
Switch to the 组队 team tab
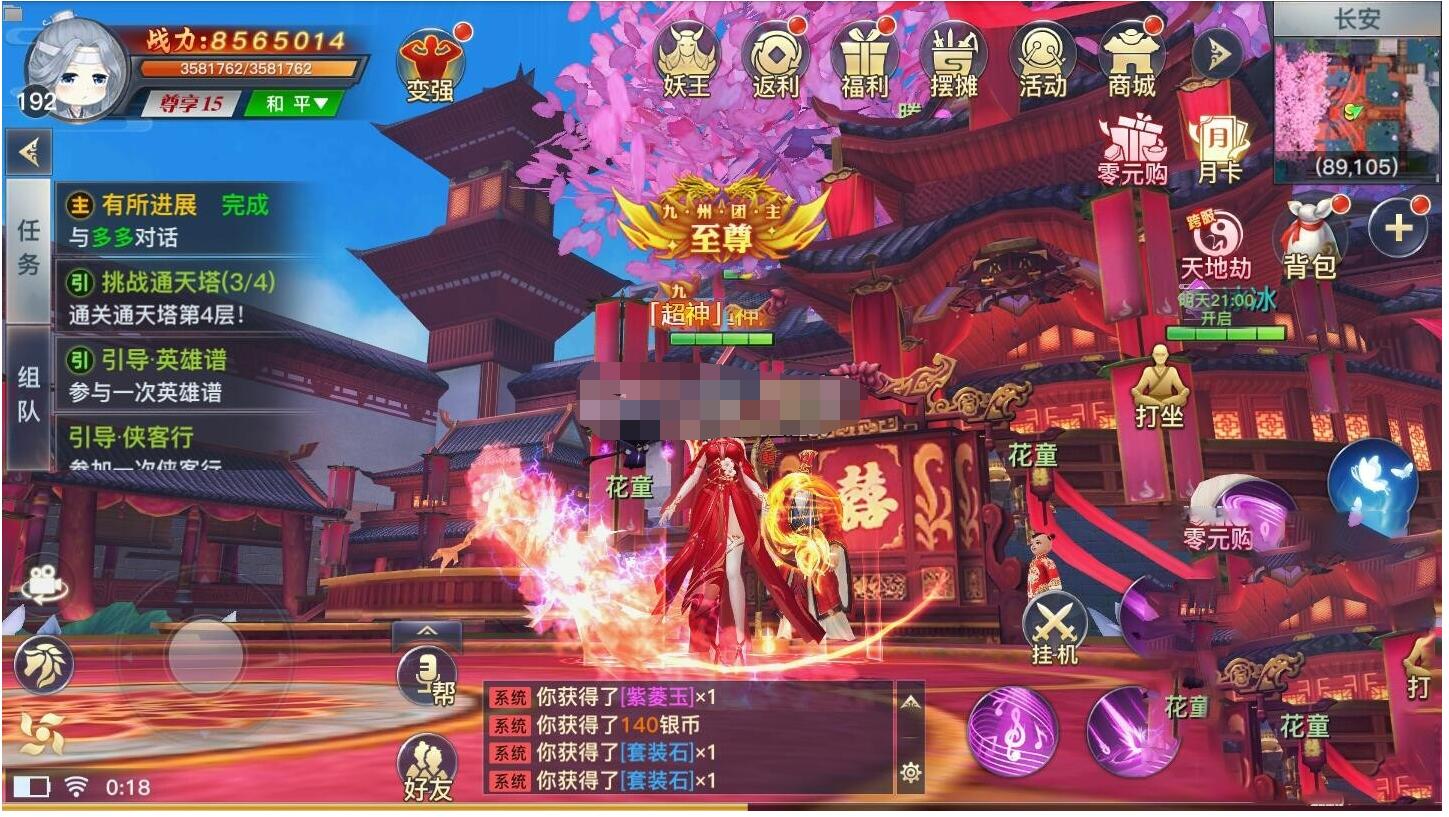26,388
